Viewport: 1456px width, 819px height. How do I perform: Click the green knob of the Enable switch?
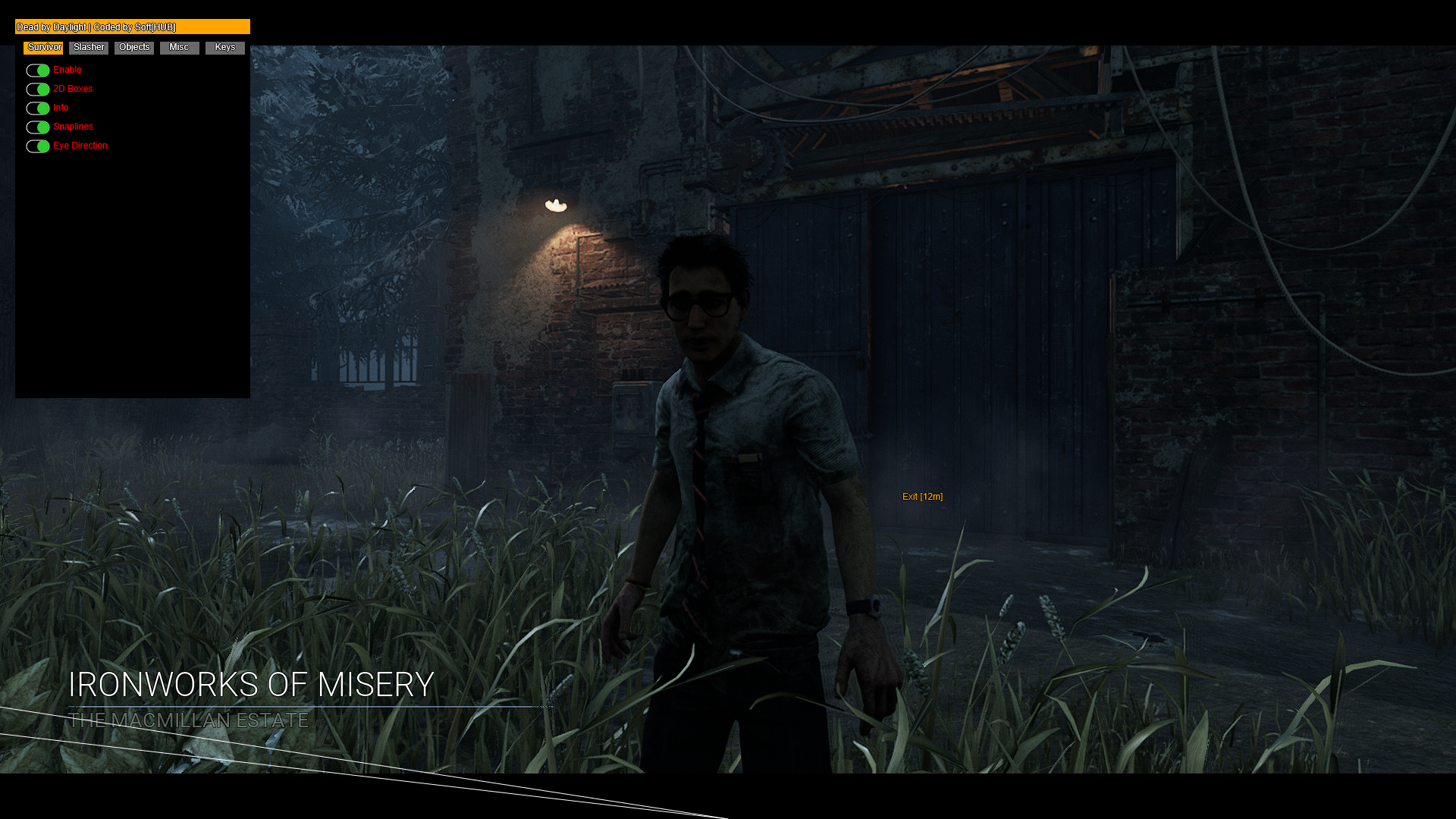point(42,70)
